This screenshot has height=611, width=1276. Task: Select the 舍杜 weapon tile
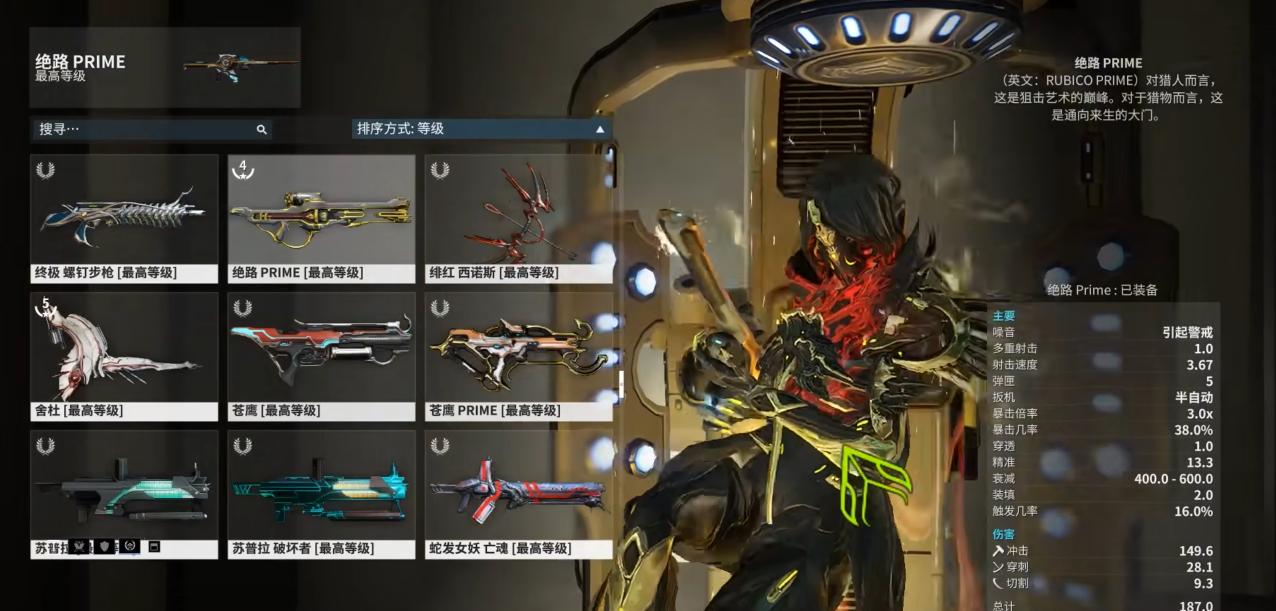pyautogui.click(x=124, y=356)
